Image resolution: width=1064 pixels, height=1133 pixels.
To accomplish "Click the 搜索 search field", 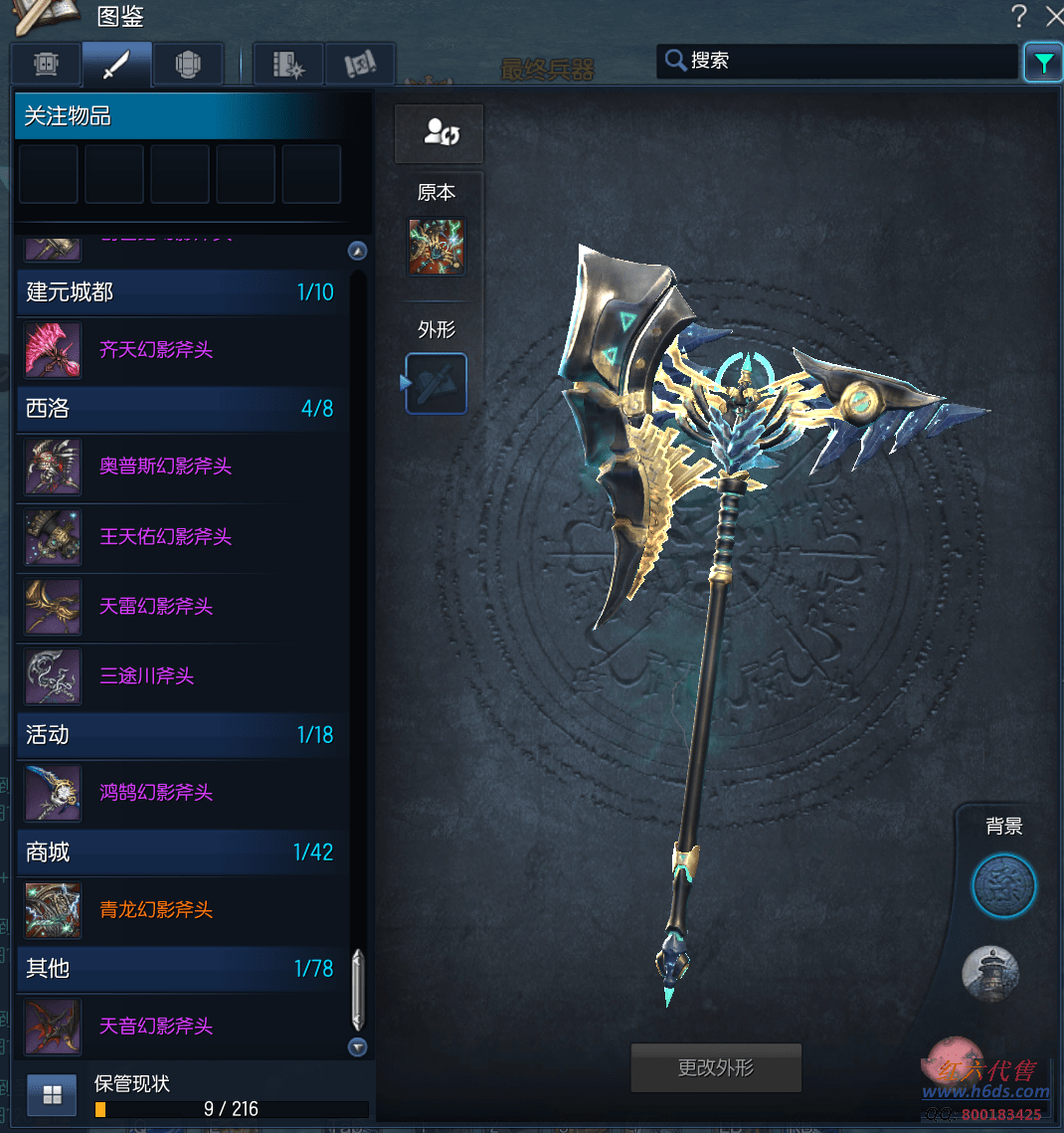I will pos(845,61).
